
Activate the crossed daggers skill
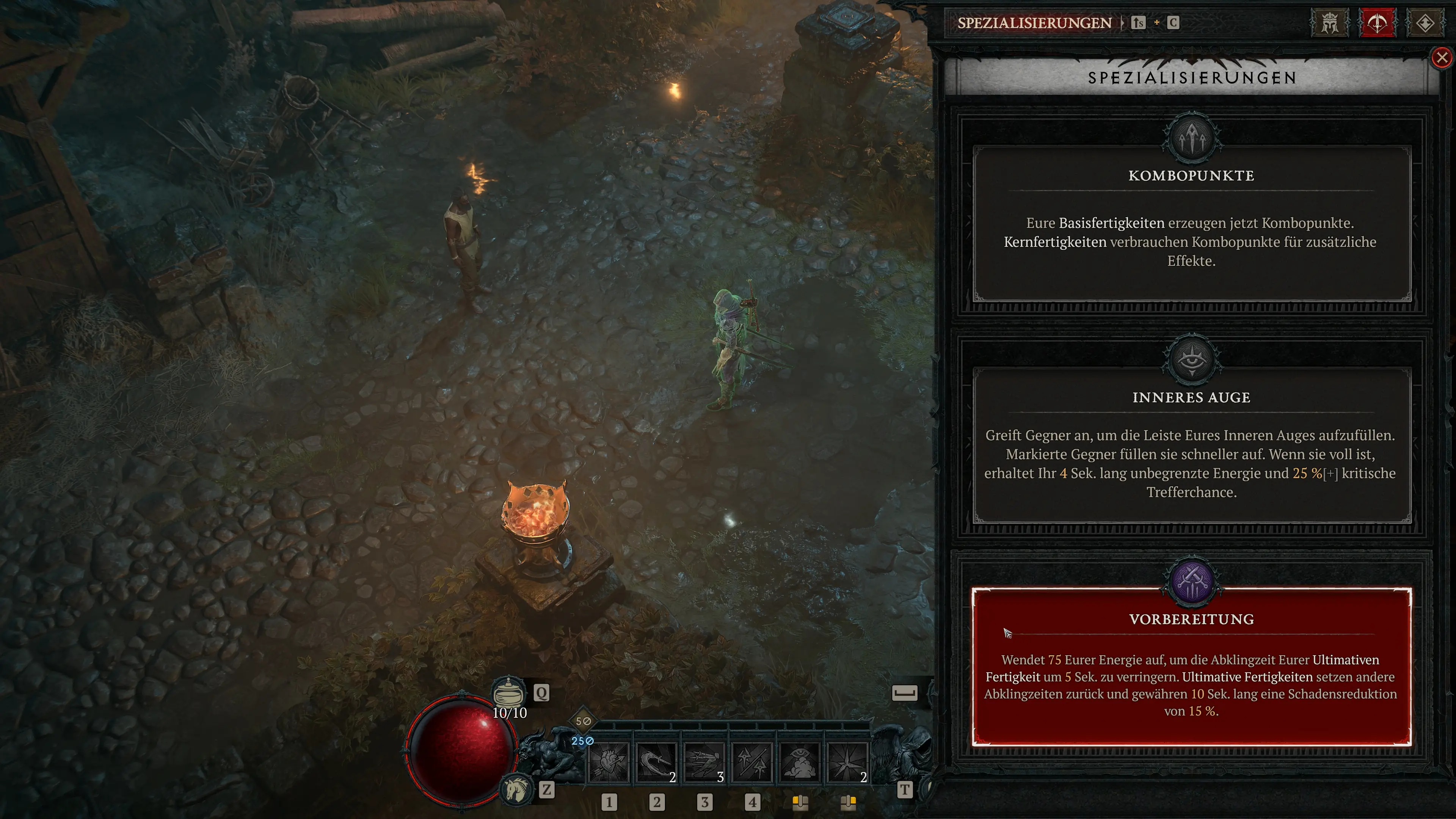click(752, 763)
